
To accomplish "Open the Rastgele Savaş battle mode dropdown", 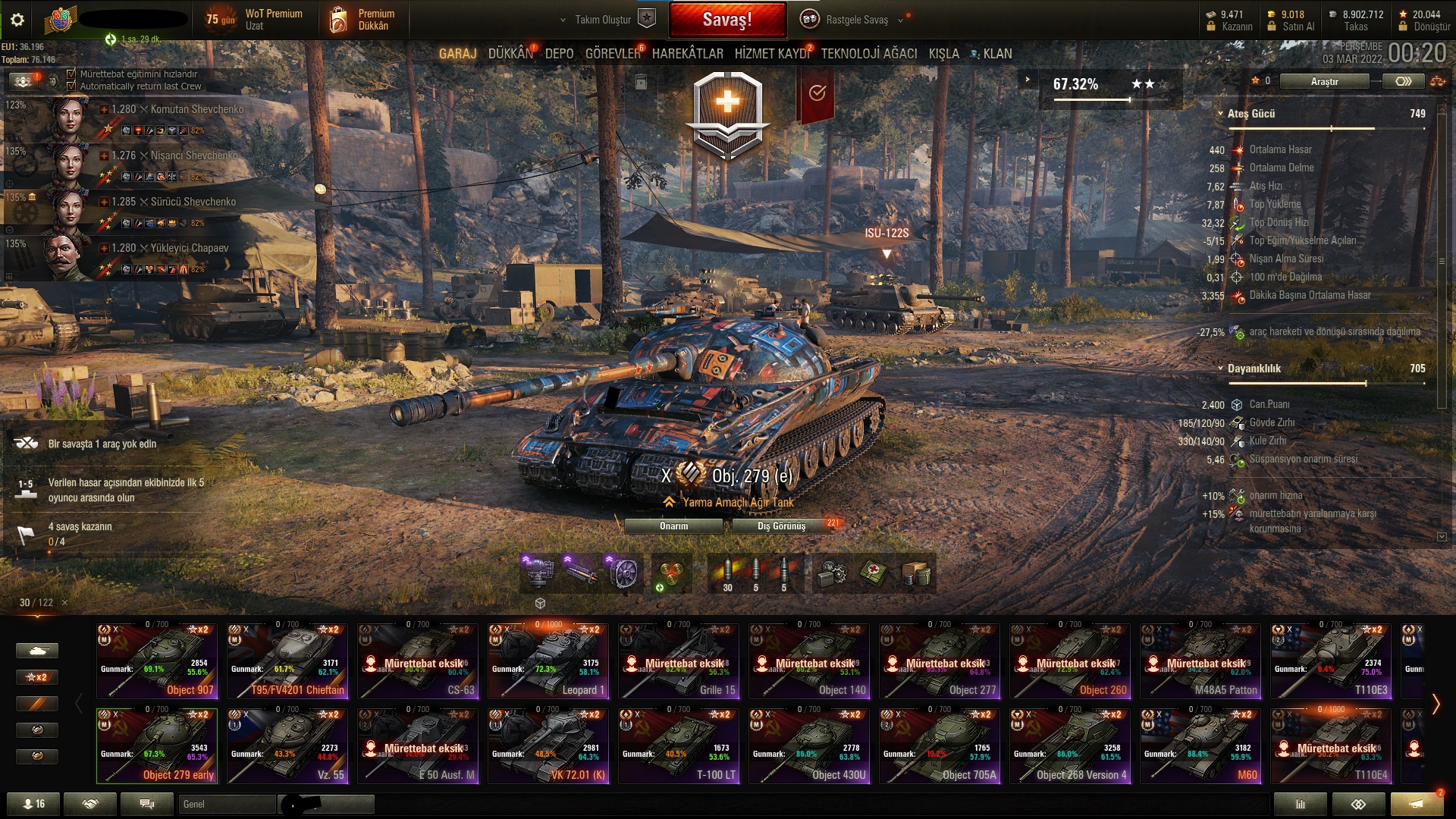I will (857, 20).
